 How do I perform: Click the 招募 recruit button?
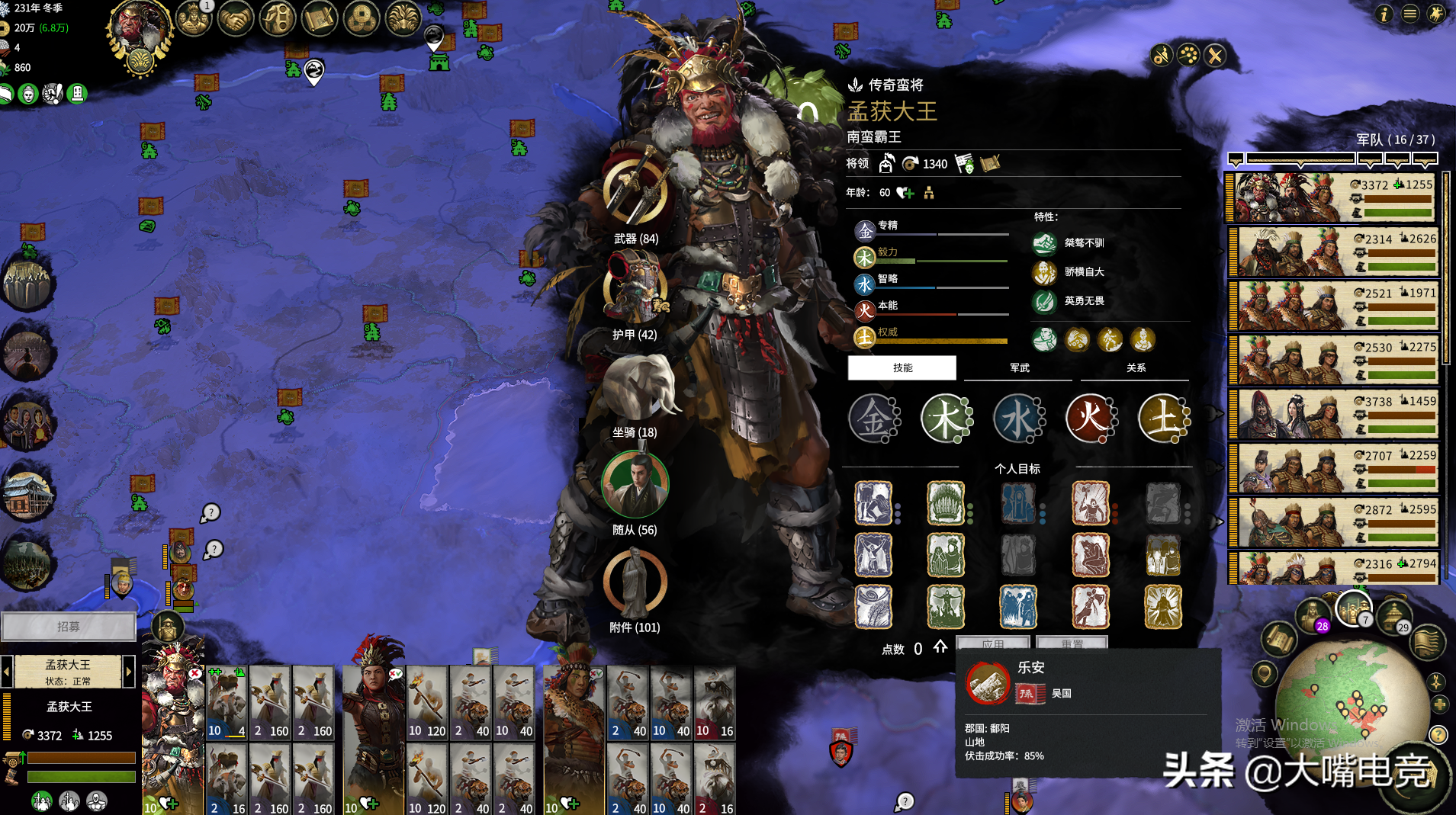69,627
